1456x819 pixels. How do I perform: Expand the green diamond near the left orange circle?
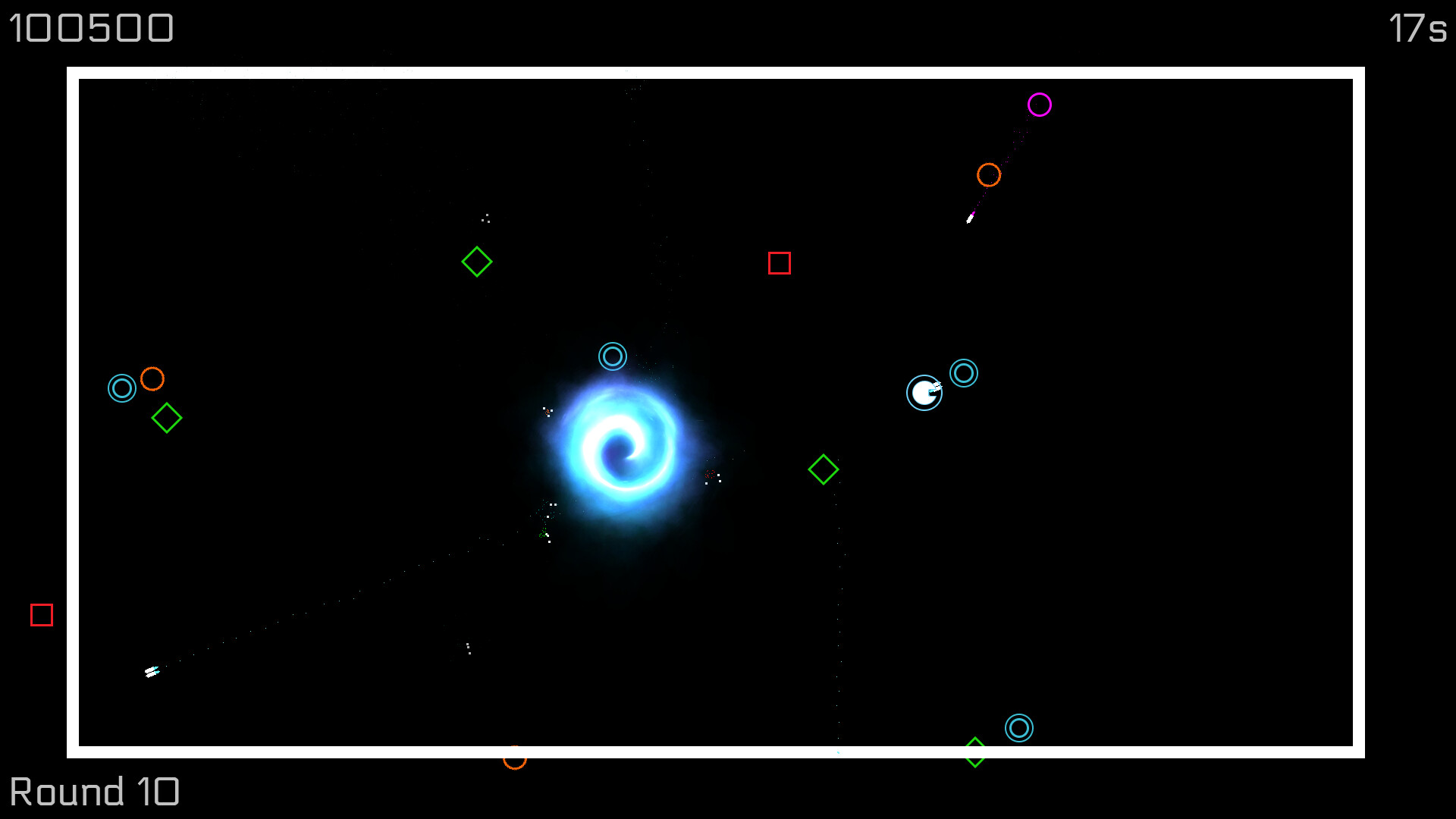click(x=167, y=418)
